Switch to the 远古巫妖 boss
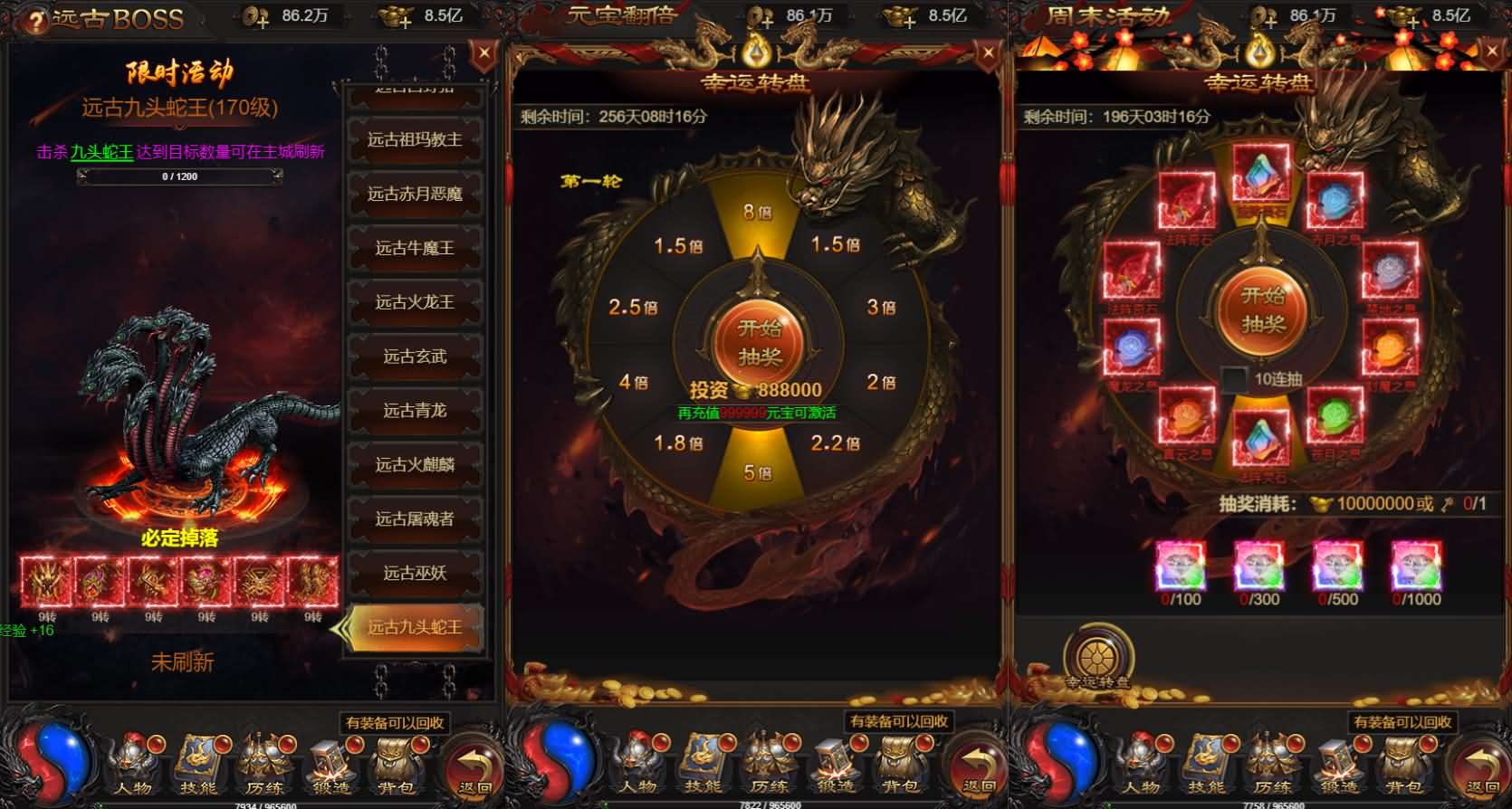 (x=415, y=574)
